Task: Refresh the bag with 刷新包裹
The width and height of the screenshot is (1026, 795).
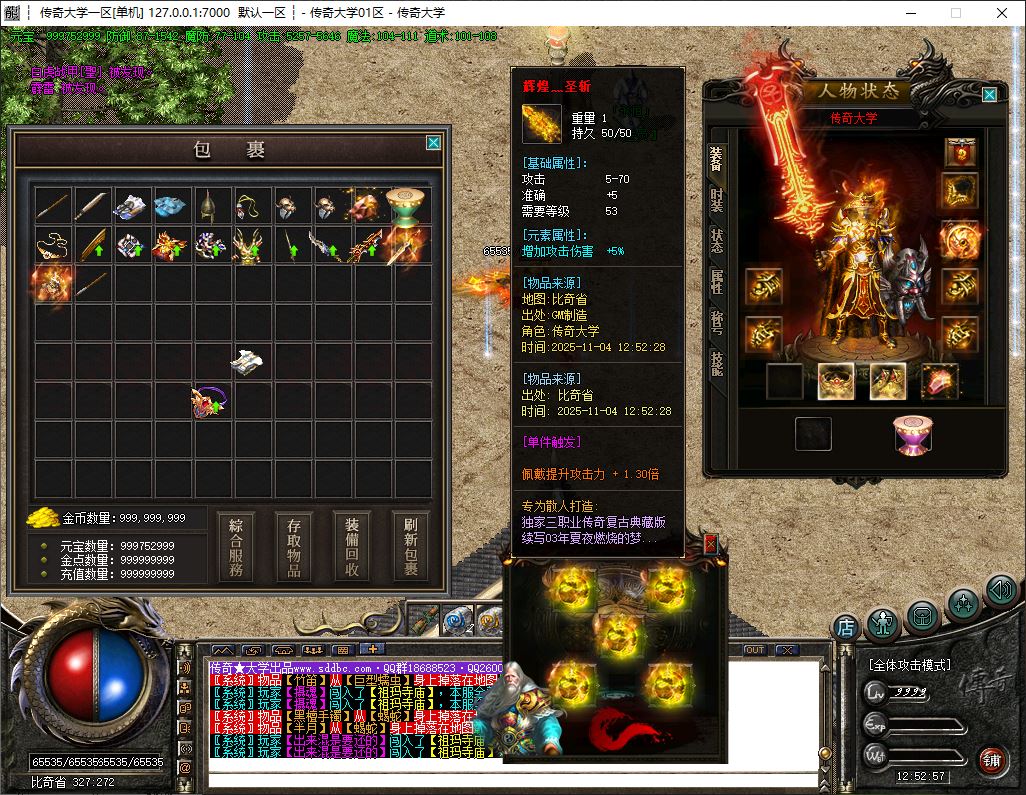Action: (410, 546)
